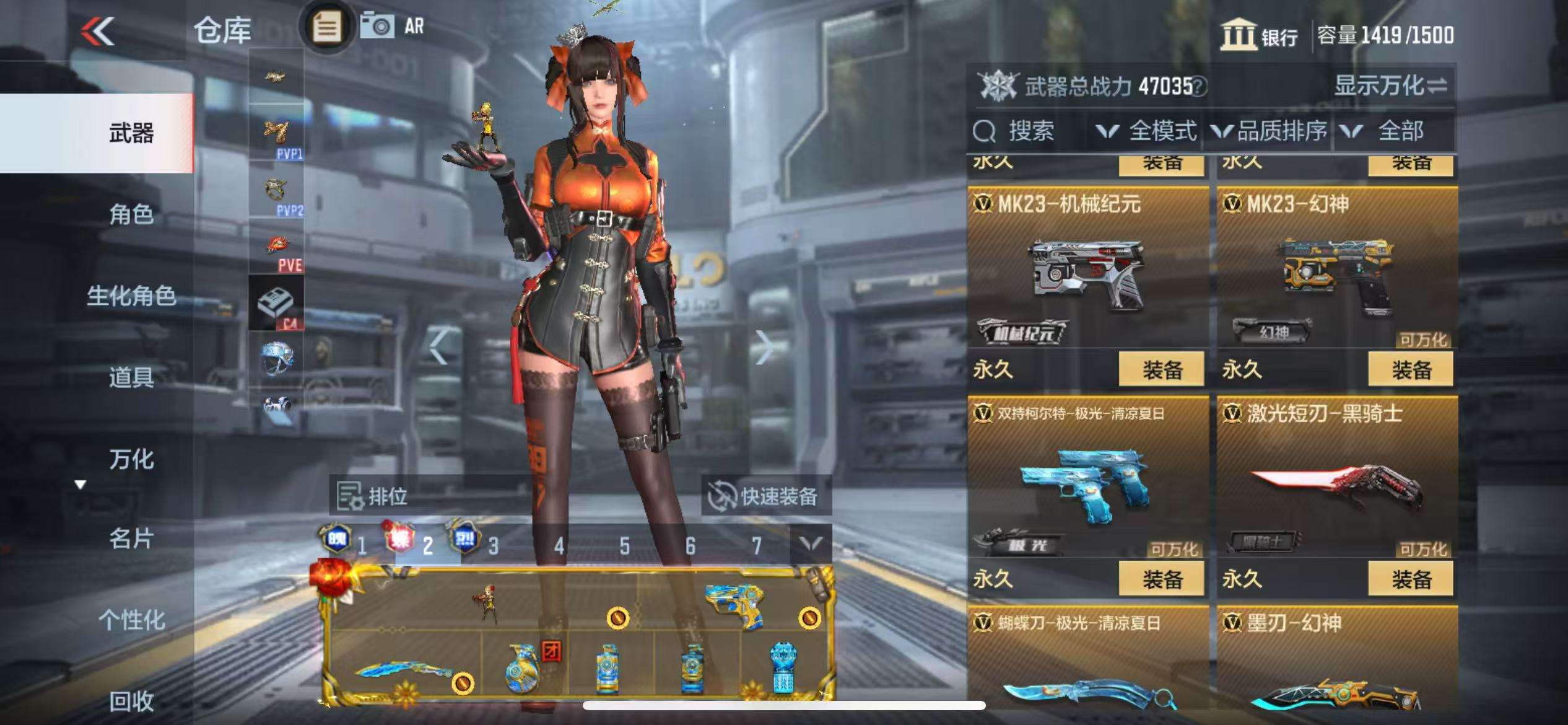
Task: Open the 全模式 mode dropdown
Action: click(1146, 131)
